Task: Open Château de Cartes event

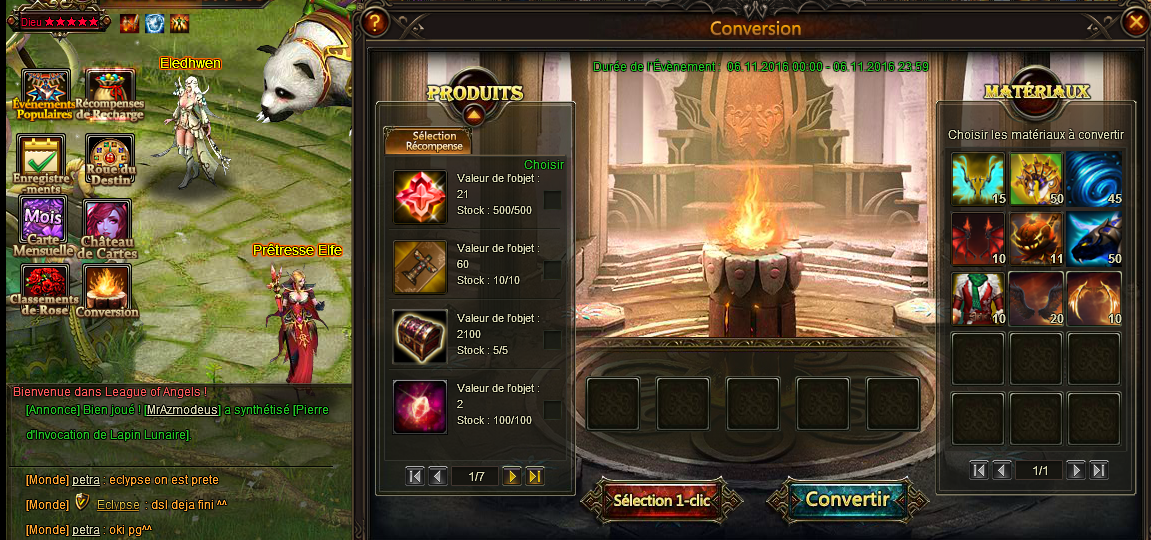Action: (109, 223)
